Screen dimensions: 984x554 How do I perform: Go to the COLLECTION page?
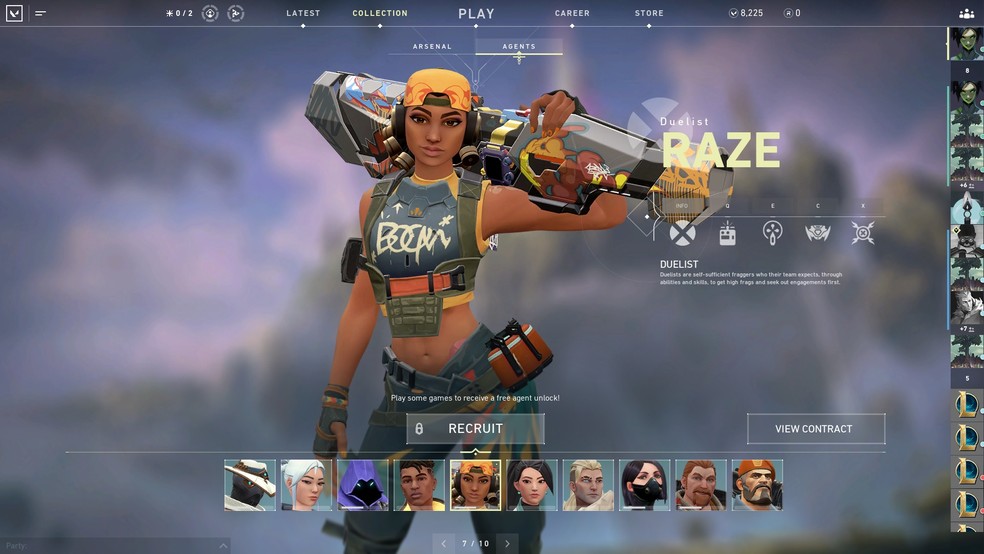click(380, 14)
